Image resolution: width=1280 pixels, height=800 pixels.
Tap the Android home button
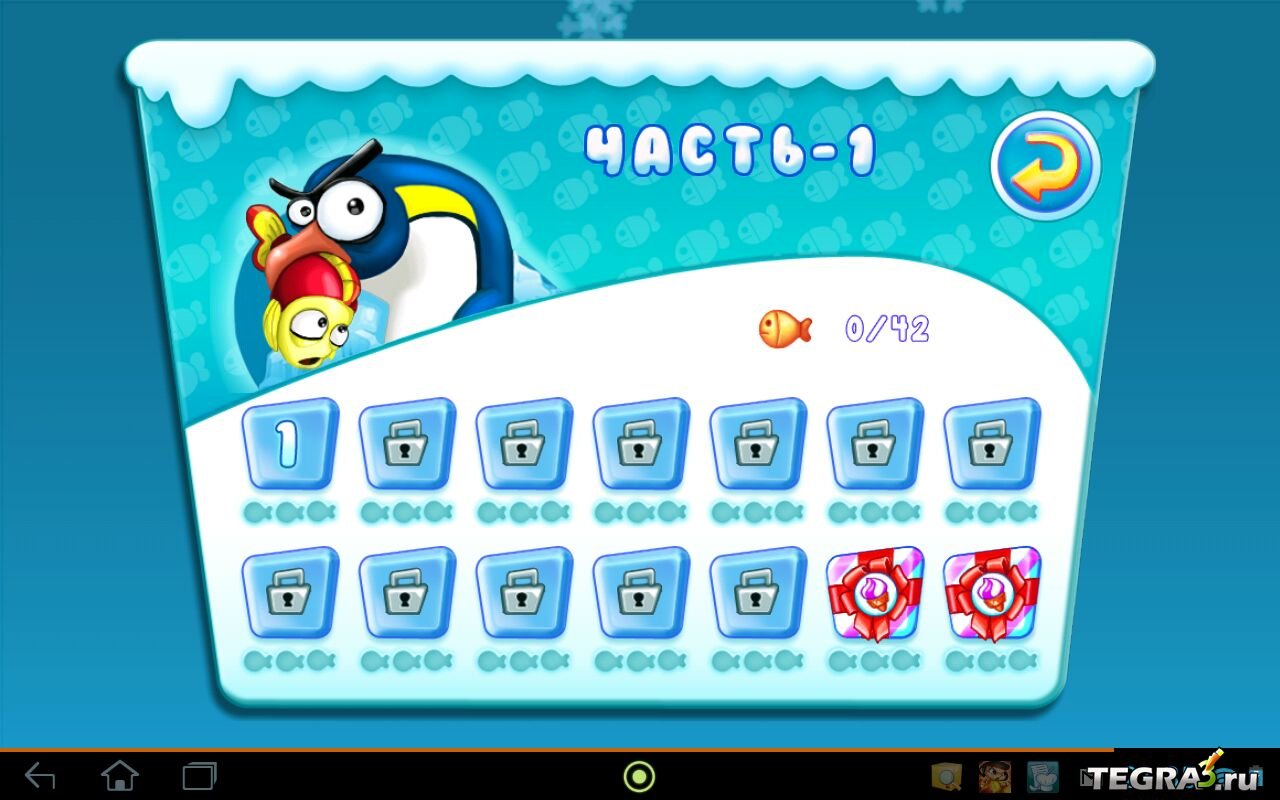tap(120, 775)
